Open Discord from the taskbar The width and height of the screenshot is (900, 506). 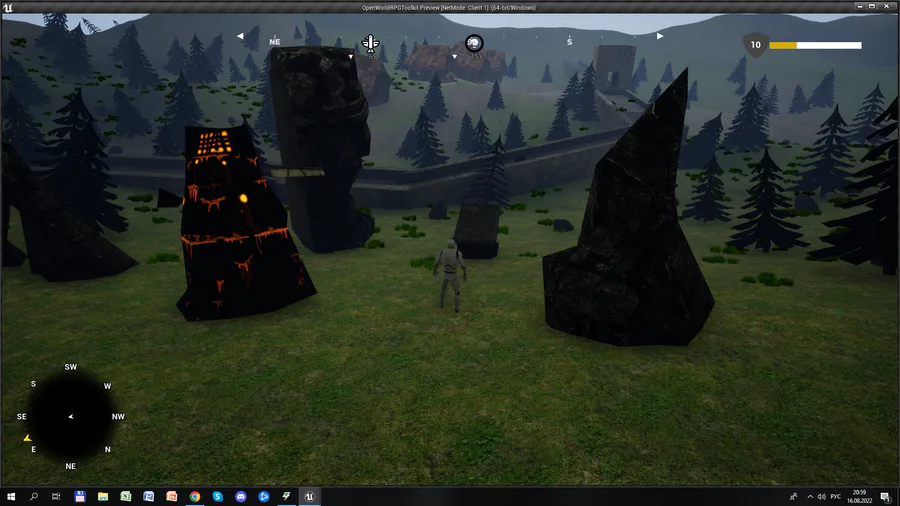241,496
